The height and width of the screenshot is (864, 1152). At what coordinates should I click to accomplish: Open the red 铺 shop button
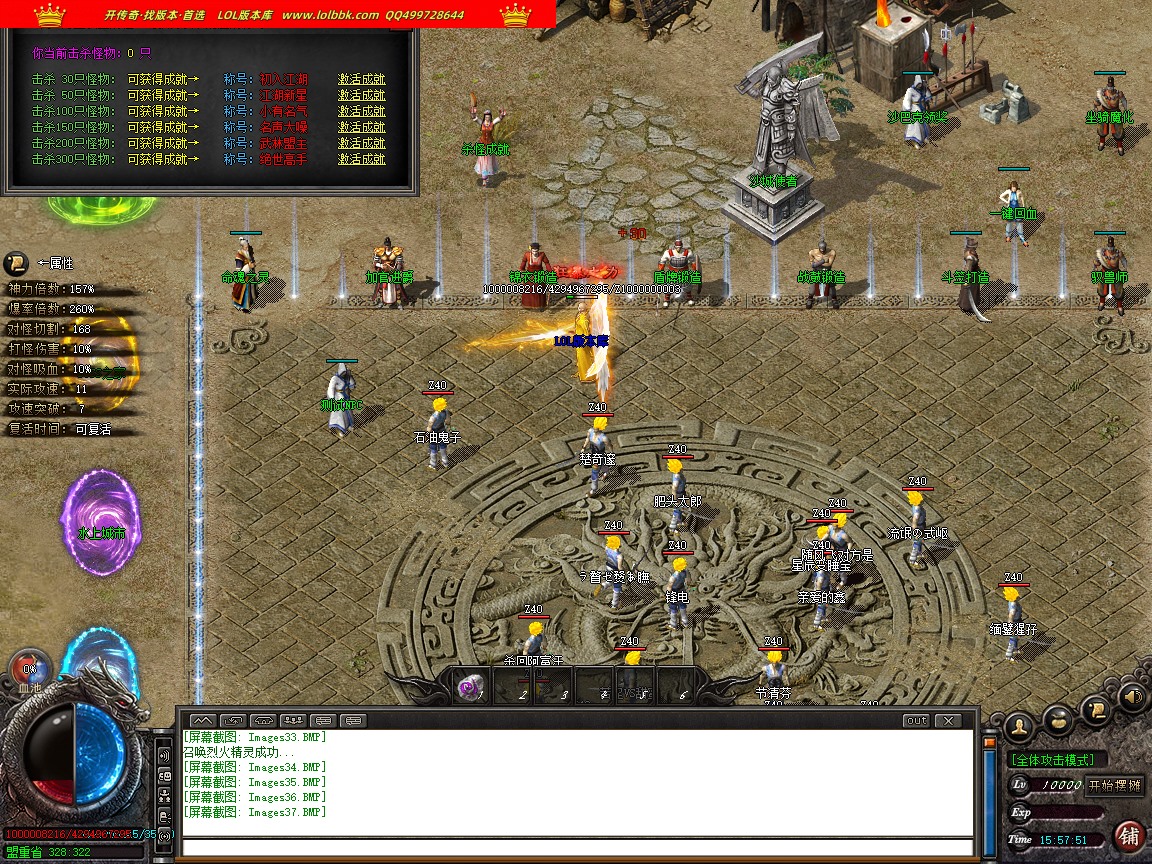coord(1130,834)
